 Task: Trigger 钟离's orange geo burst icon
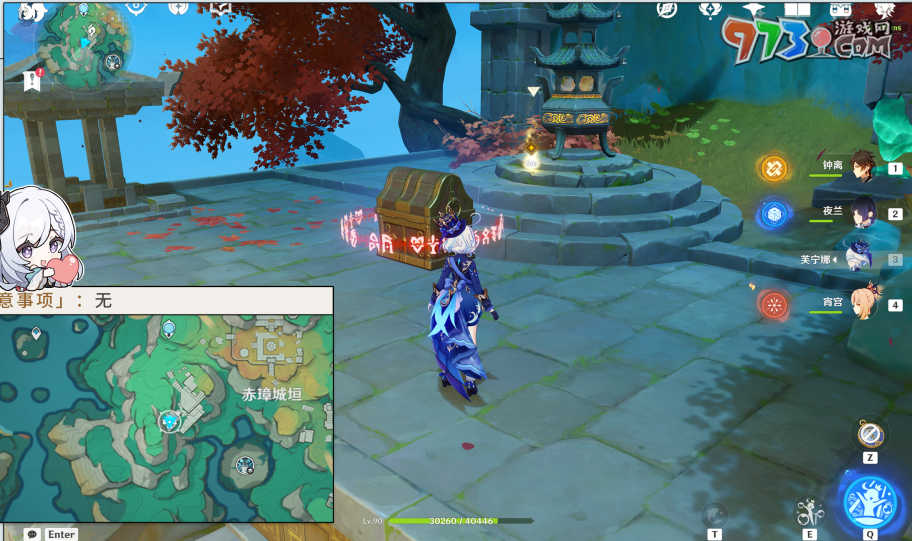click(x=774, y=168)
